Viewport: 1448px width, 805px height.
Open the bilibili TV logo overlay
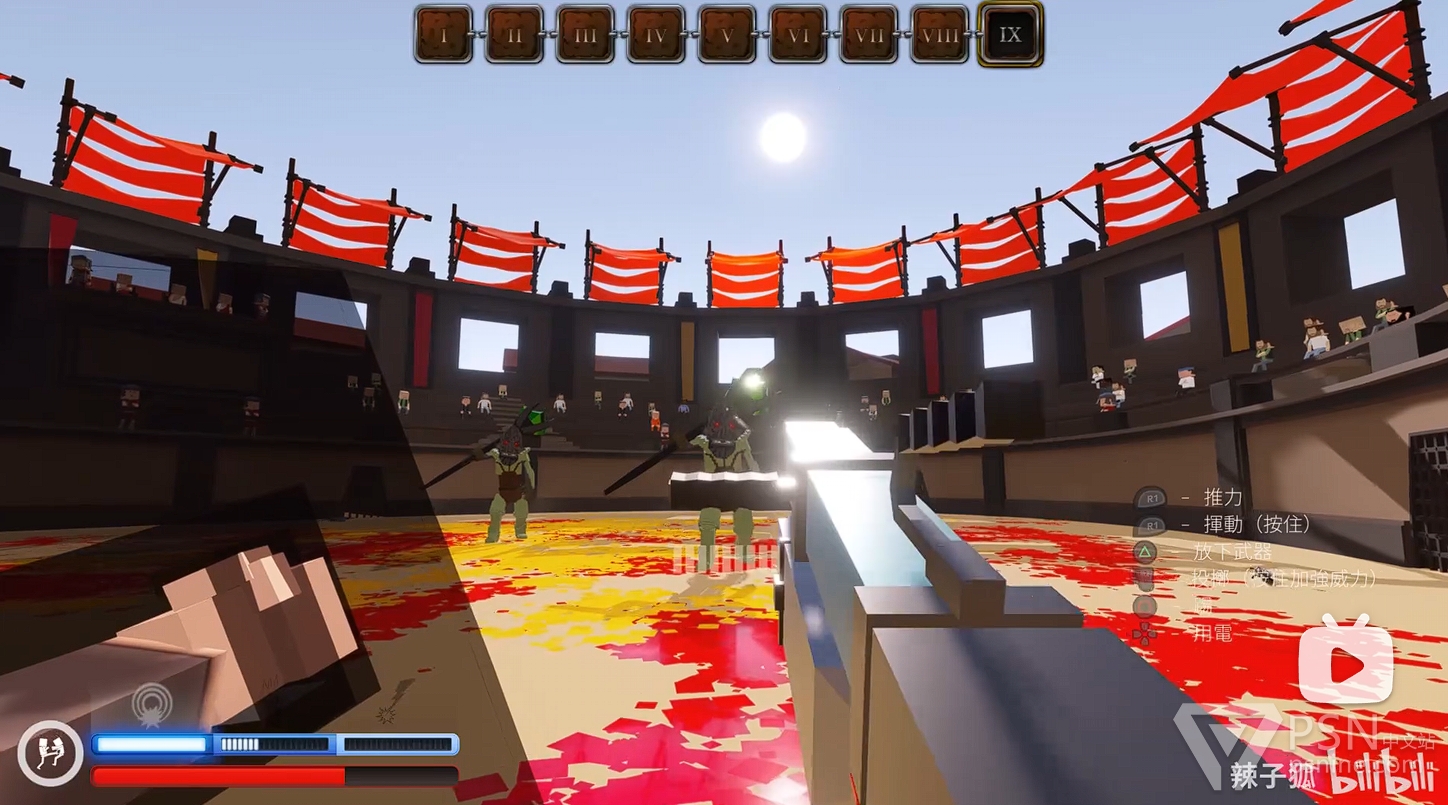1345,661
